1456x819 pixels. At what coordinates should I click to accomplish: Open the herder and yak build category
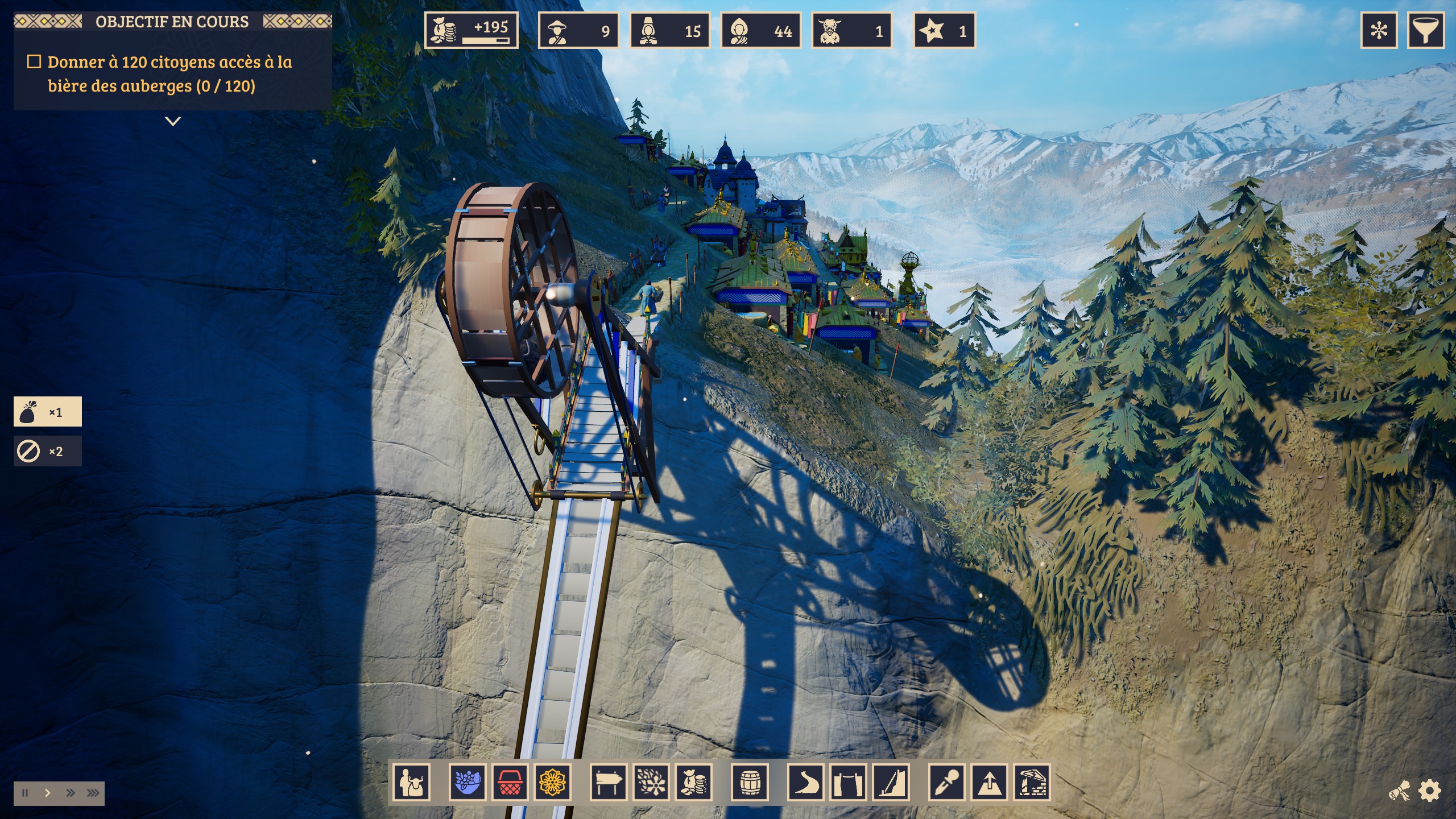411,783
